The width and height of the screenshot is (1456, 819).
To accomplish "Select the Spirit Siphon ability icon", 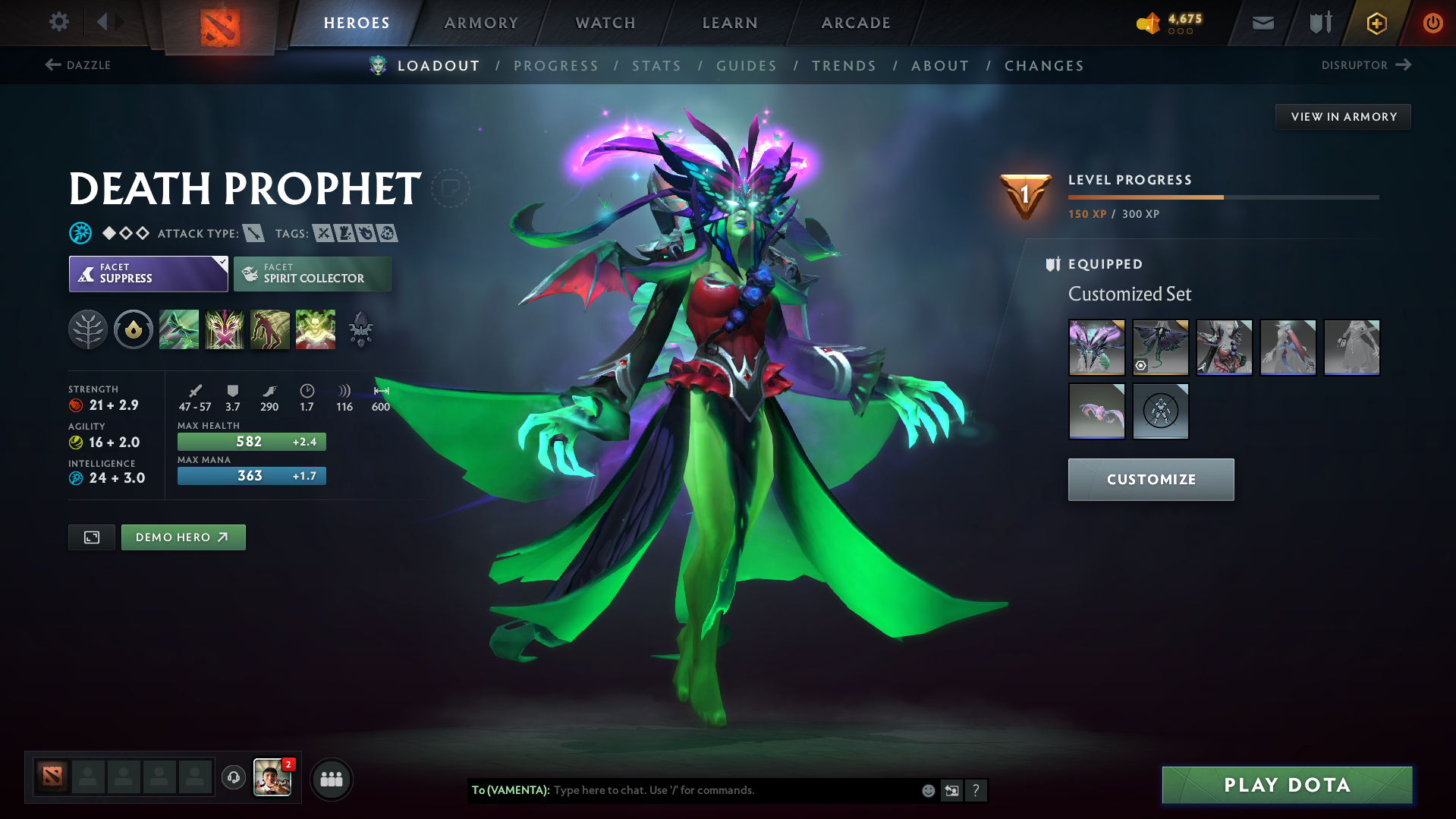I will 270,329.
